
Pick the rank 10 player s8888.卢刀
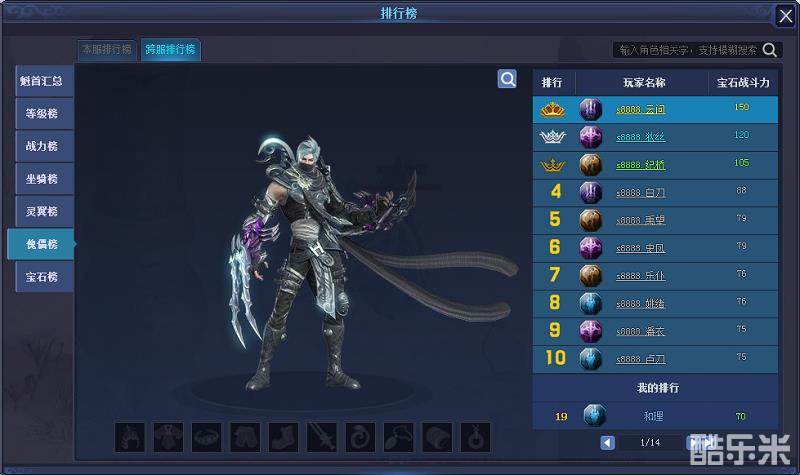tap(641, 358)
